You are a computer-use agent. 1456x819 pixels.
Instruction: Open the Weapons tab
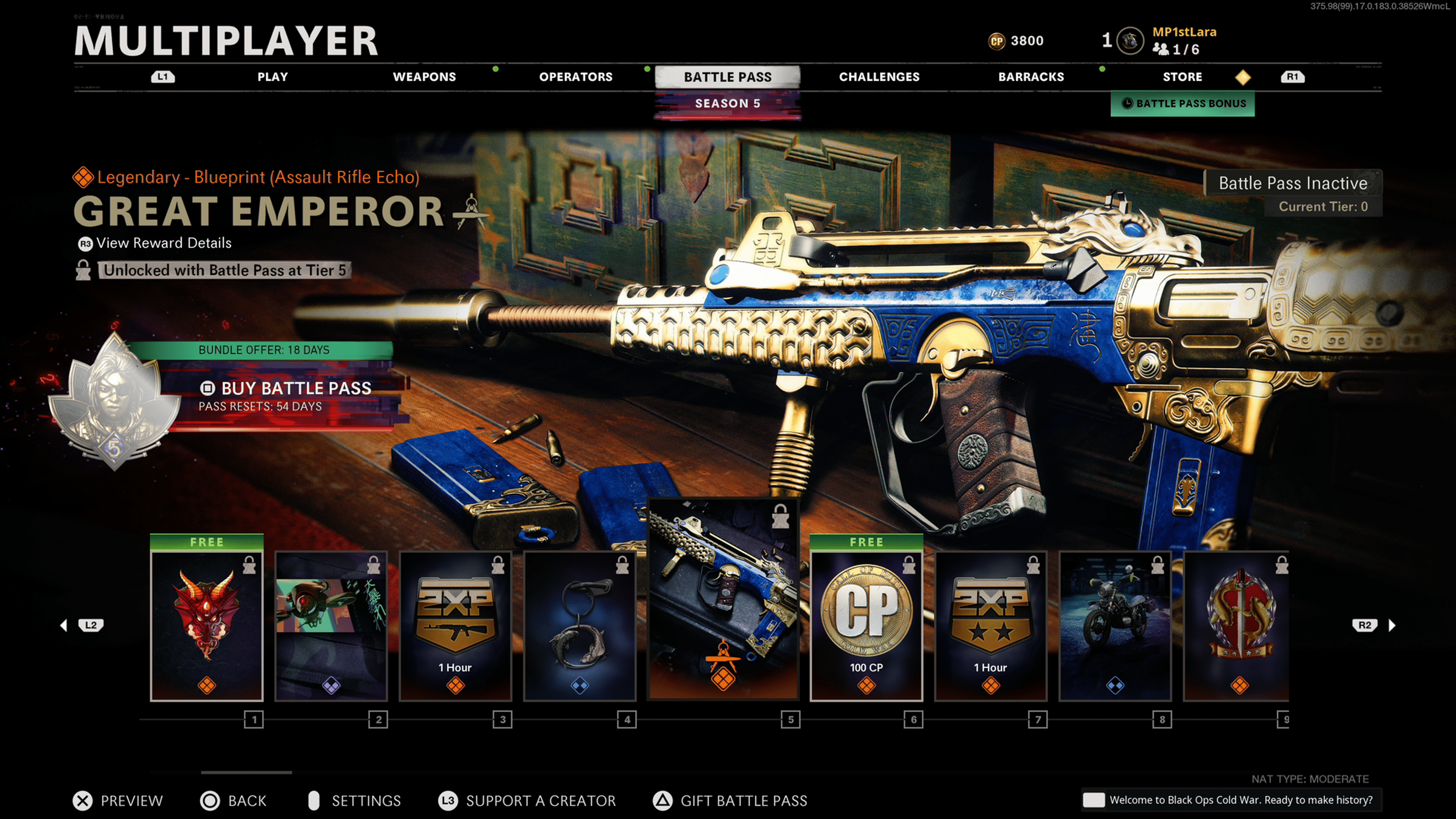424,77
